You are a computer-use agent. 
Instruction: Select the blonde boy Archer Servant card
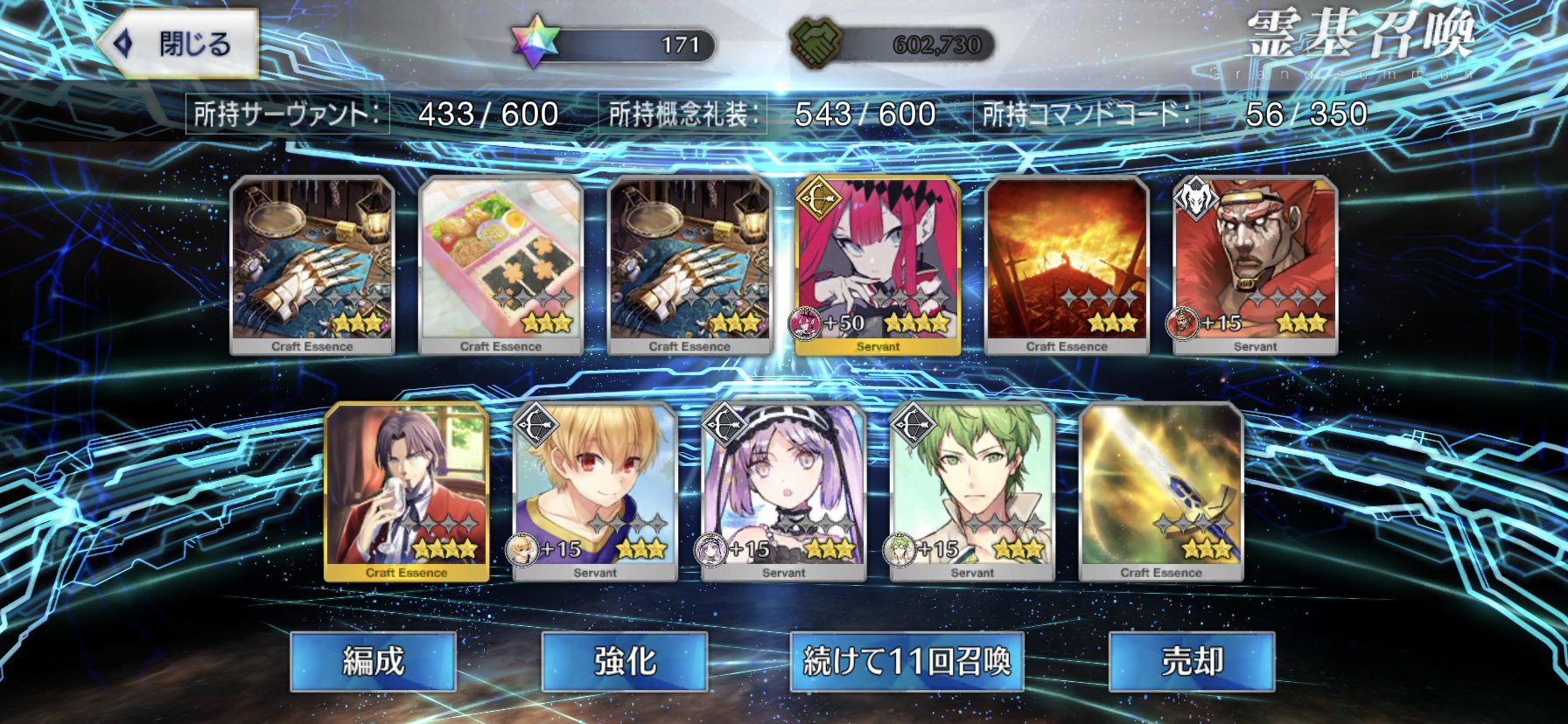pyautogui.click(x=595, y=491)
